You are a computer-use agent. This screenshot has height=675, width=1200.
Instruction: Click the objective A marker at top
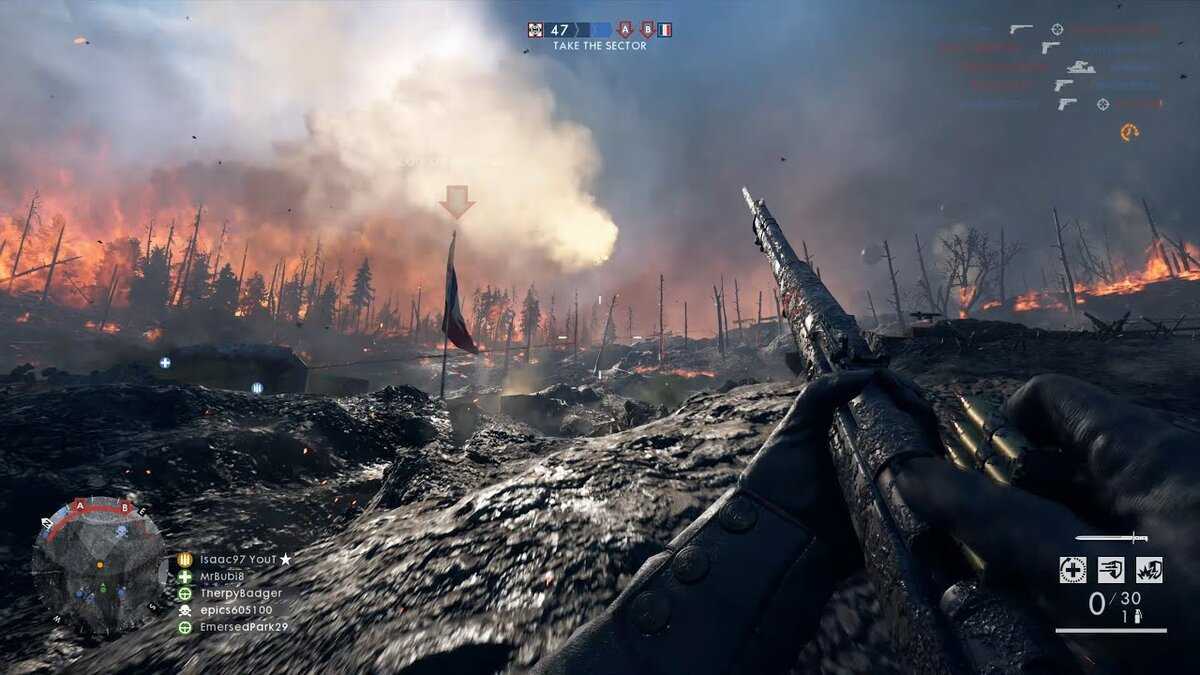[x=625, y=29]
